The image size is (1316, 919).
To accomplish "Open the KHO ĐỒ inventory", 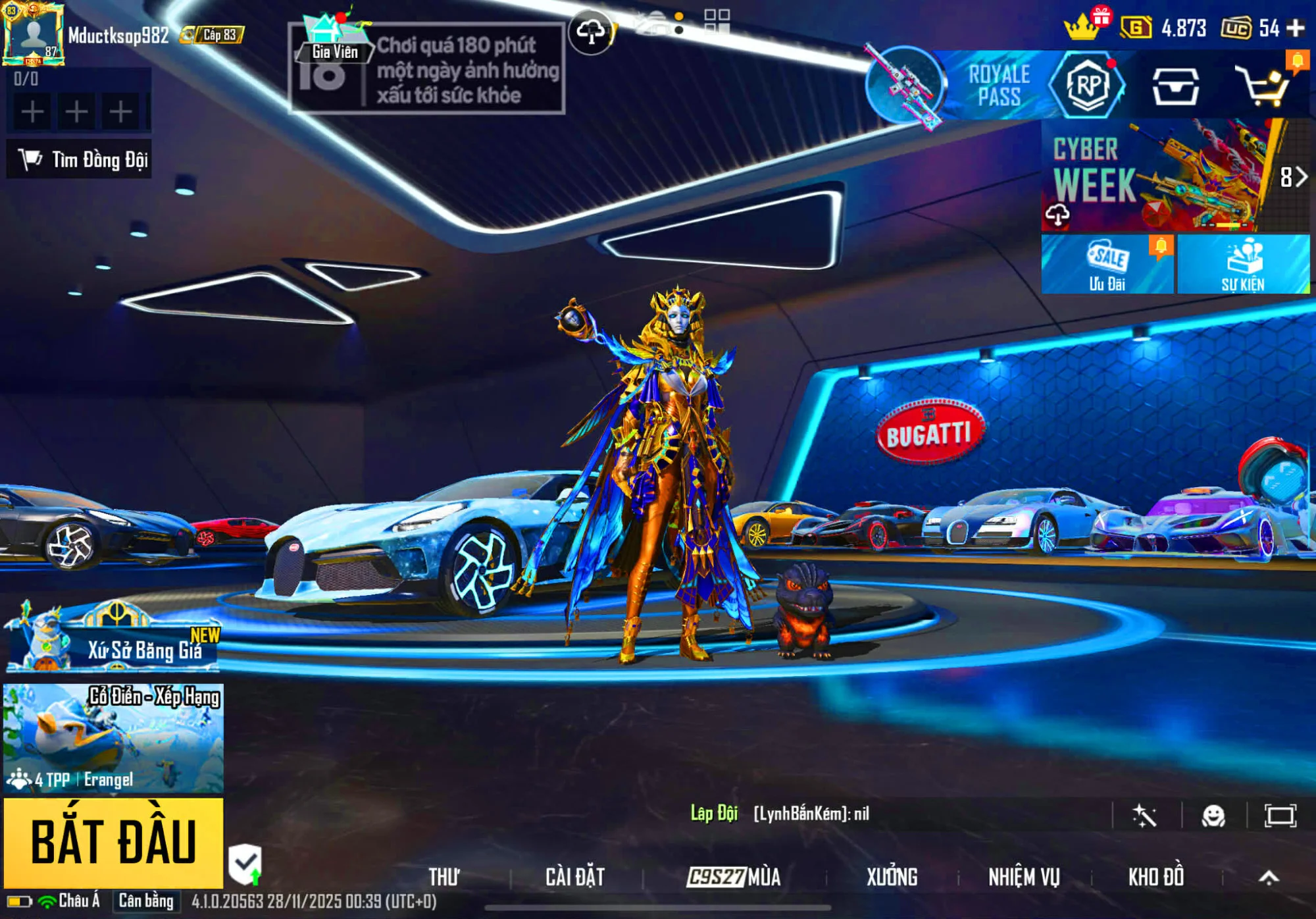I will coord(1155,877).
